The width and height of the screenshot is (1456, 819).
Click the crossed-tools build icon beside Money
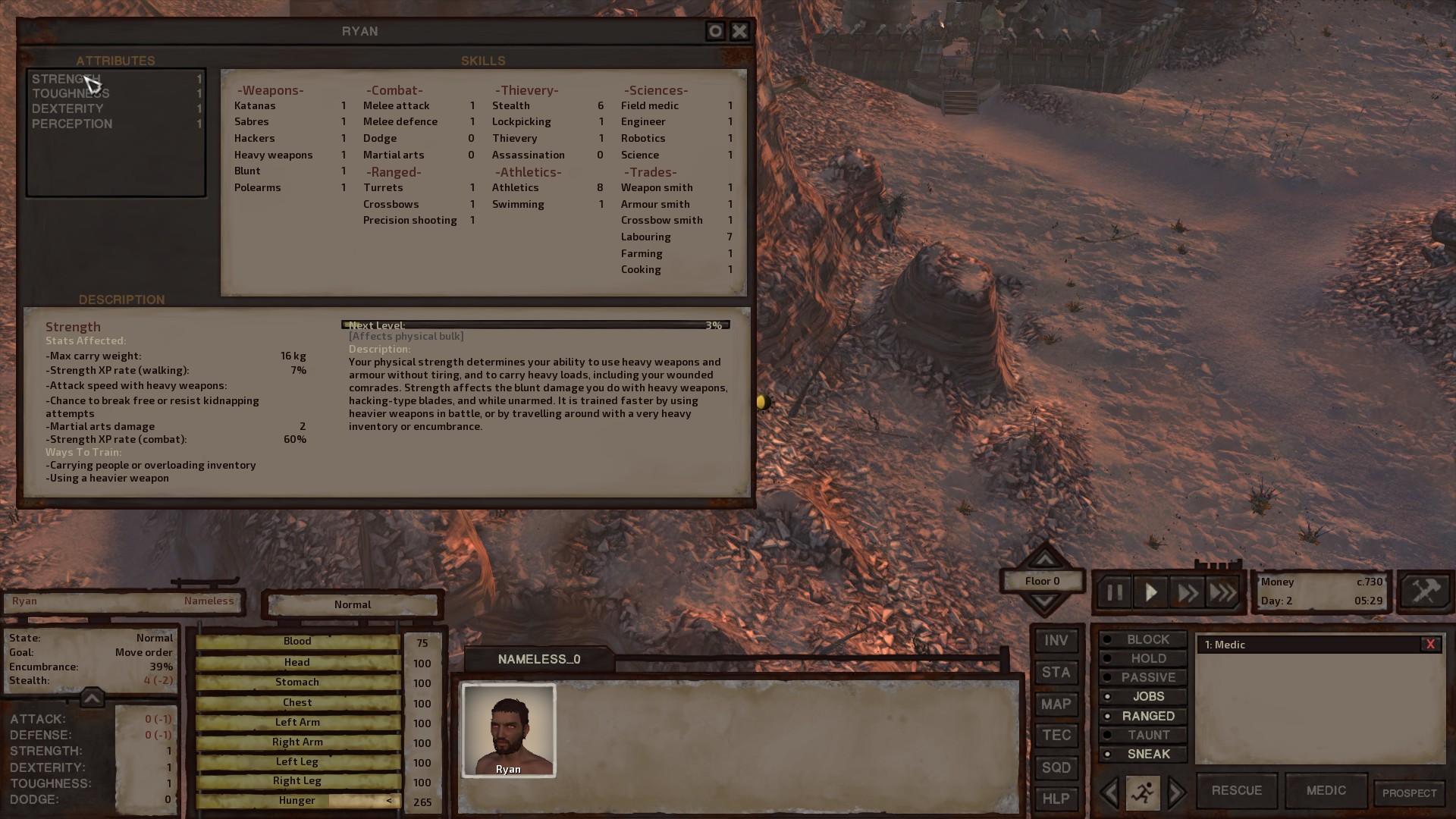pos(1425,591)
